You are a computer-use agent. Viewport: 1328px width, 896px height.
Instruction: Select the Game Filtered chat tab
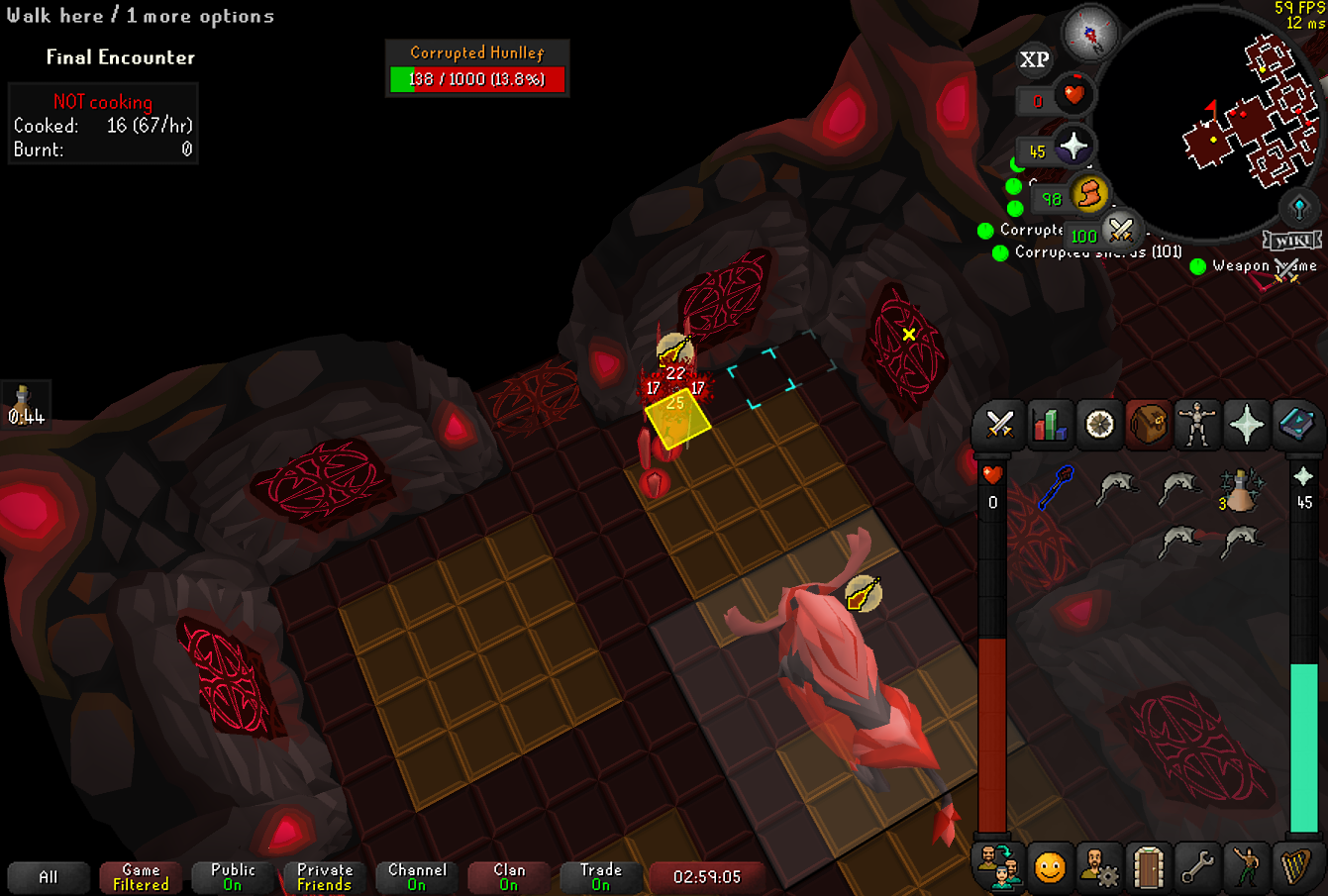[141, 877]
